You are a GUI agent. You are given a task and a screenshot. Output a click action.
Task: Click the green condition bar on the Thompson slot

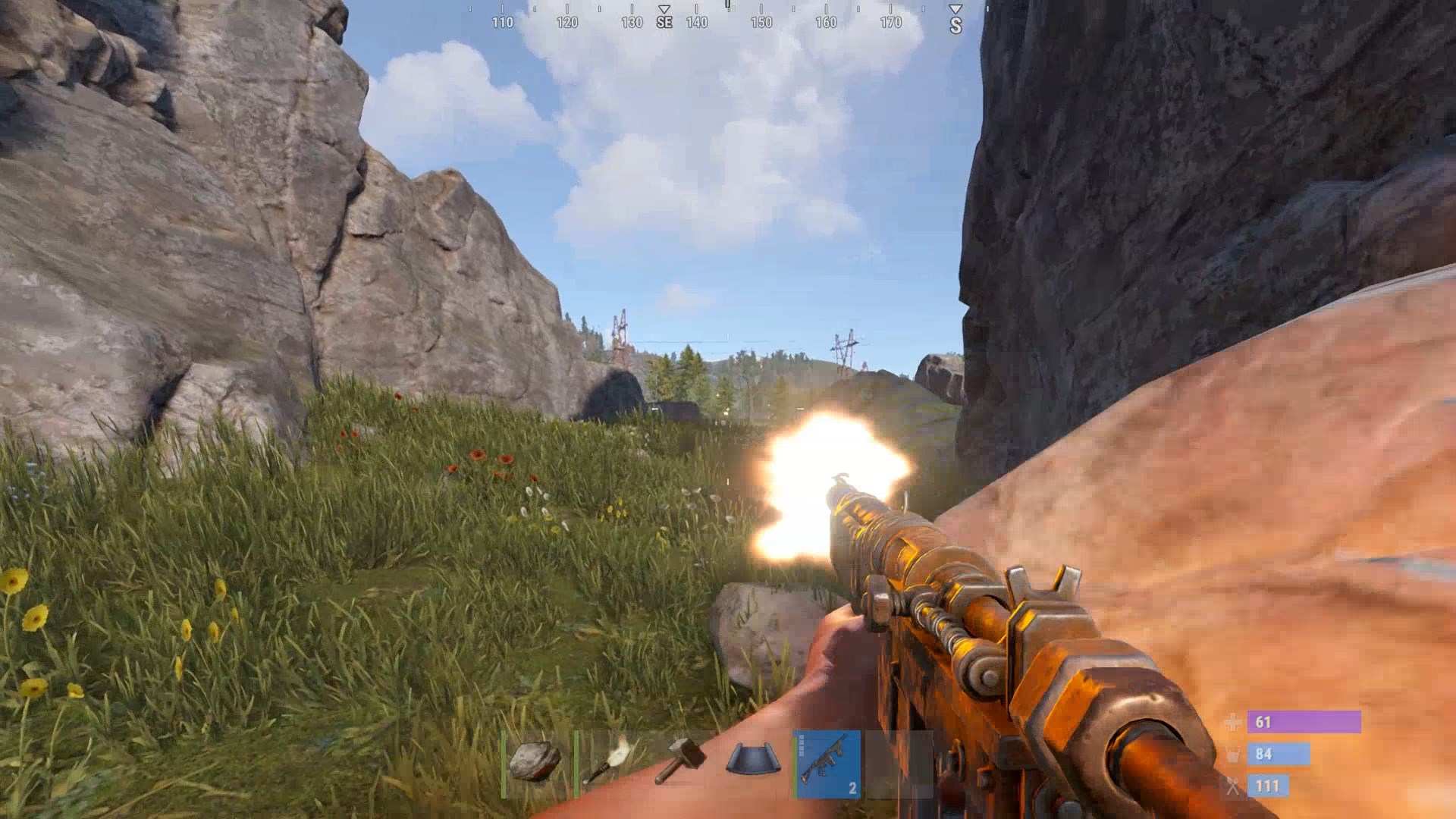(797, 766)
